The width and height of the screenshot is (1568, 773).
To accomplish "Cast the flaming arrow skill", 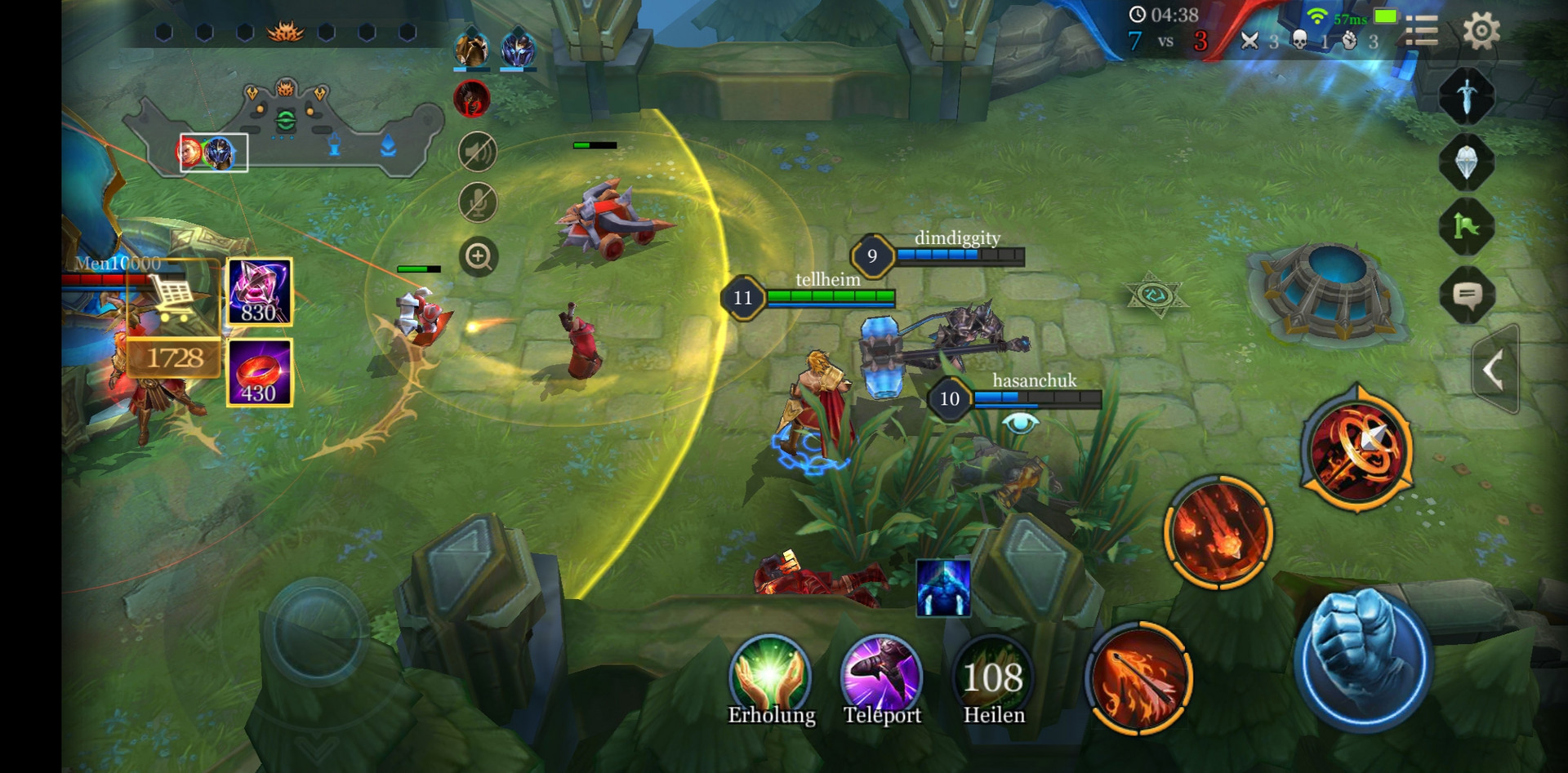I will point(1139,677).
